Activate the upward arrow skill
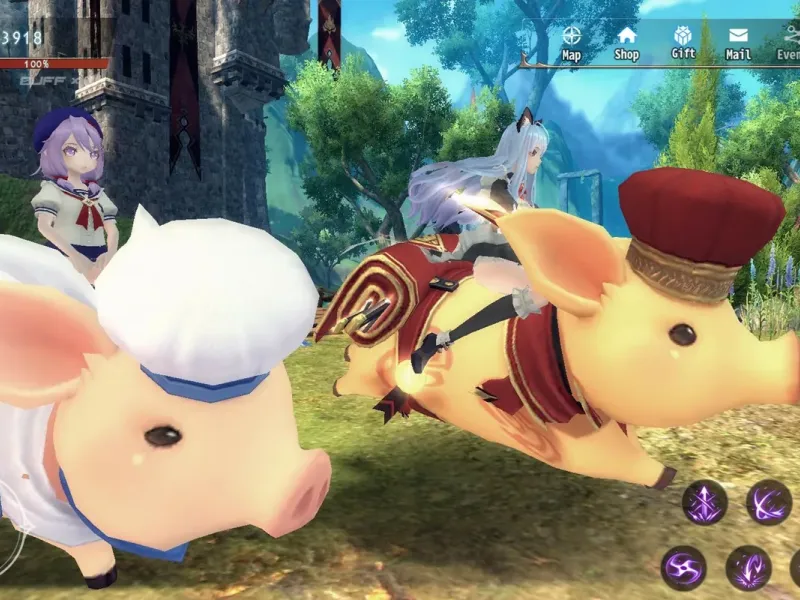The width and height of the screenshot is (800, 600). [705, 501]
